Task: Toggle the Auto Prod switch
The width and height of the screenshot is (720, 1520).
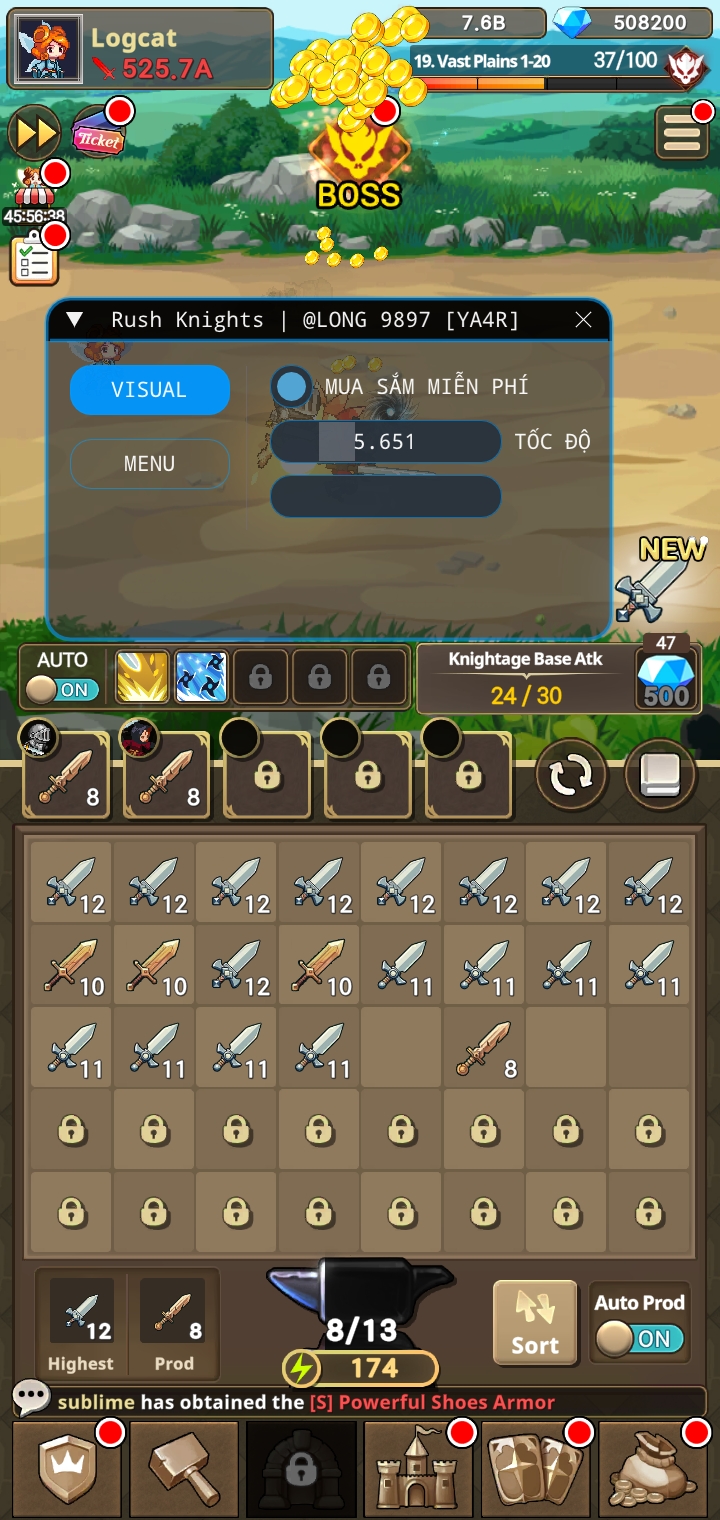Action: (640, 1338)
